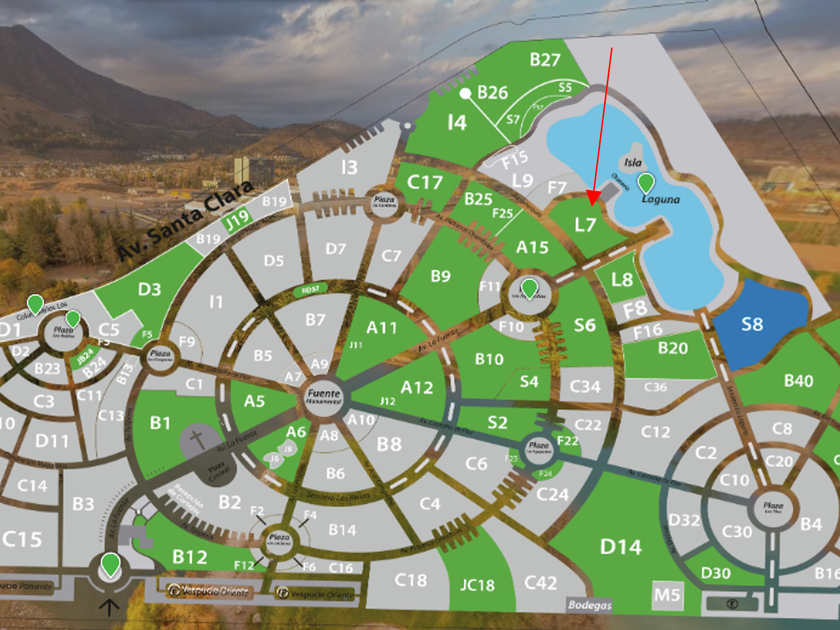
Task: Click the M5 square lot
Action: pos(667,596)
